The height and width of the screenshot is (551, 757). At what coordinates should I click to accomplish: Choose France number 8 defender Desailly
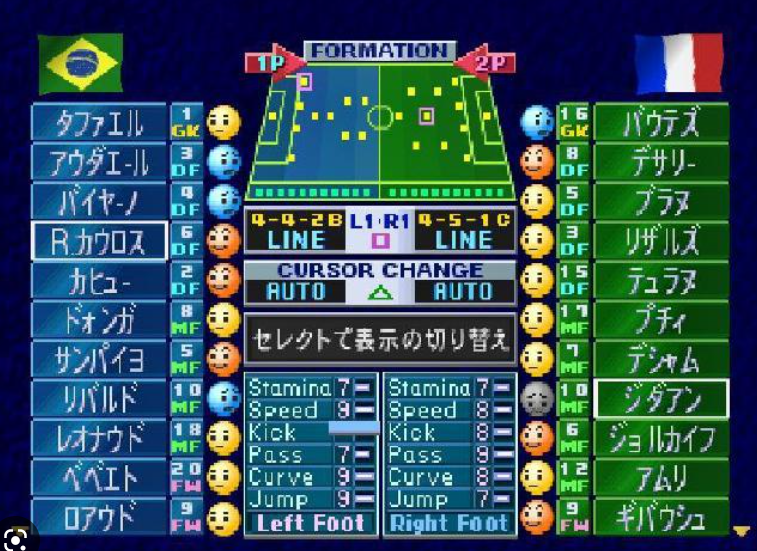point(661,161)
